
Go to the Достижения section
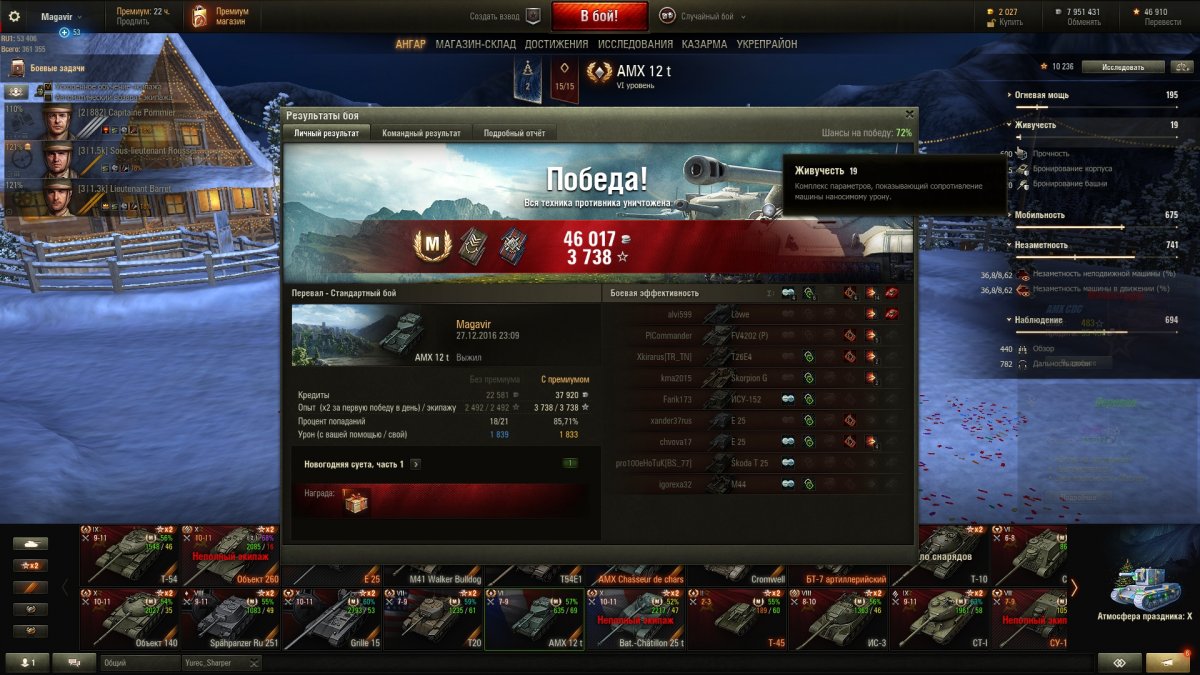(556, 44)
